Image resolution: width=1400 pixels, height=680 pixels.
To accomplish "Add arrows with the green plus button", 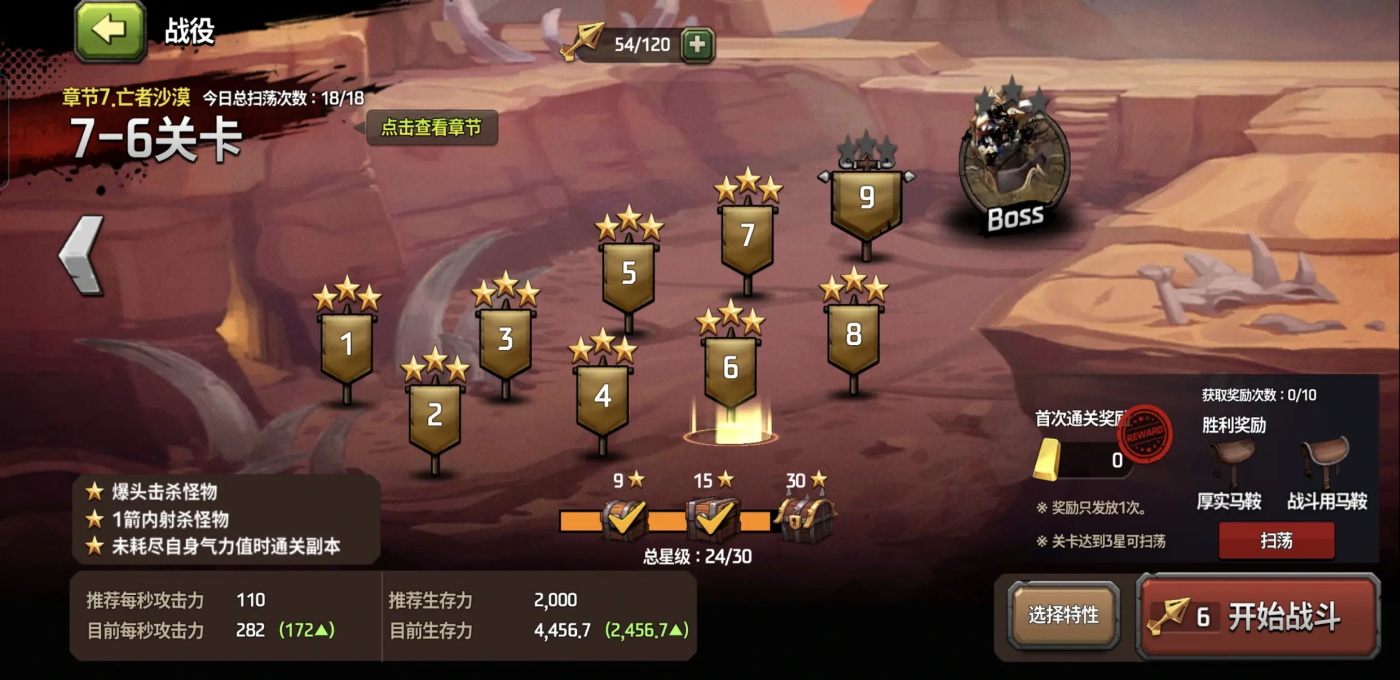I will tap(697, 45).
